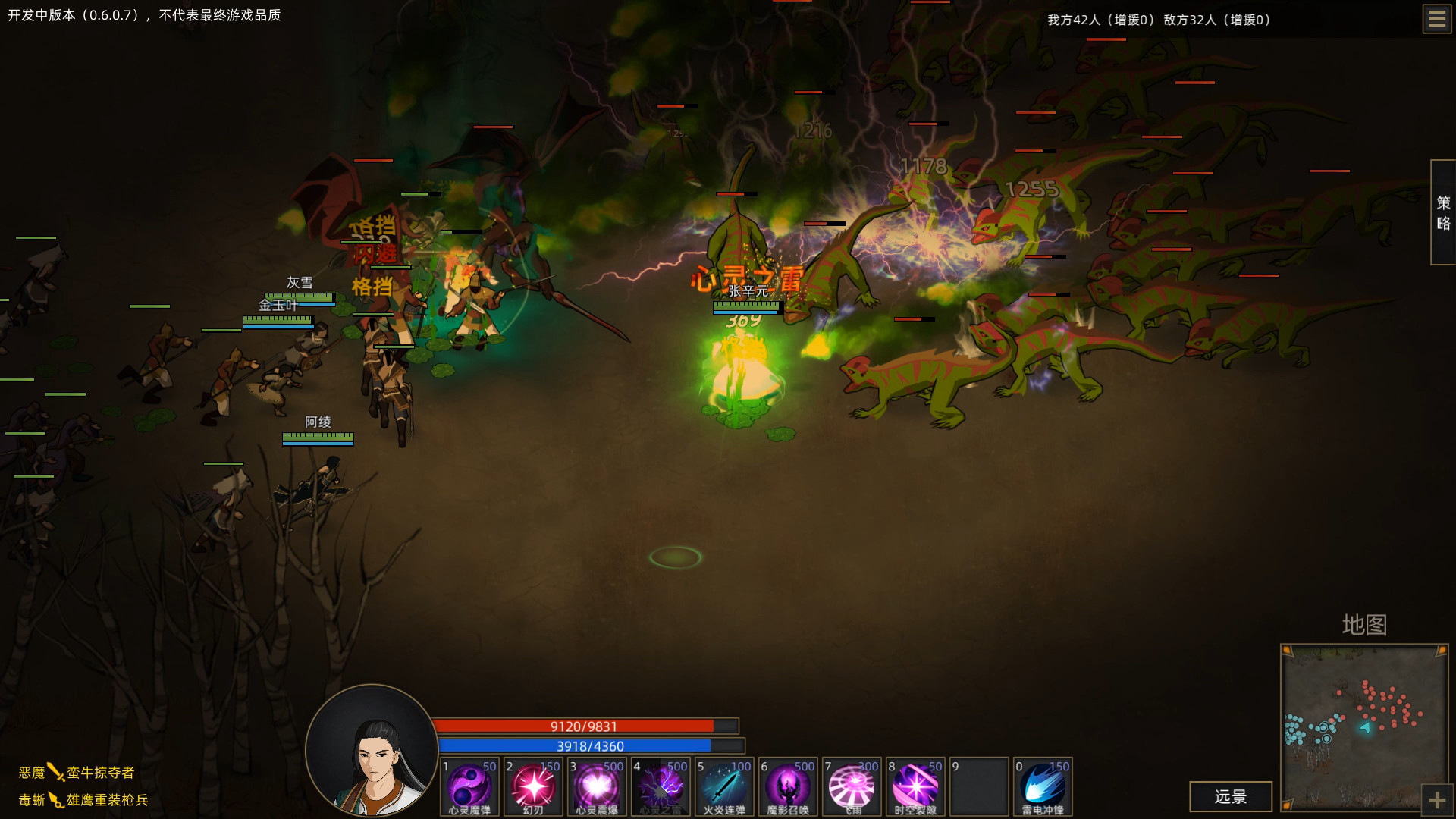Click the greyed-out 心灵之雷 skill icon
Image resolution: width=1456 pixels, height=819 pixels.
pyautogui.click(x=660, y=787)
